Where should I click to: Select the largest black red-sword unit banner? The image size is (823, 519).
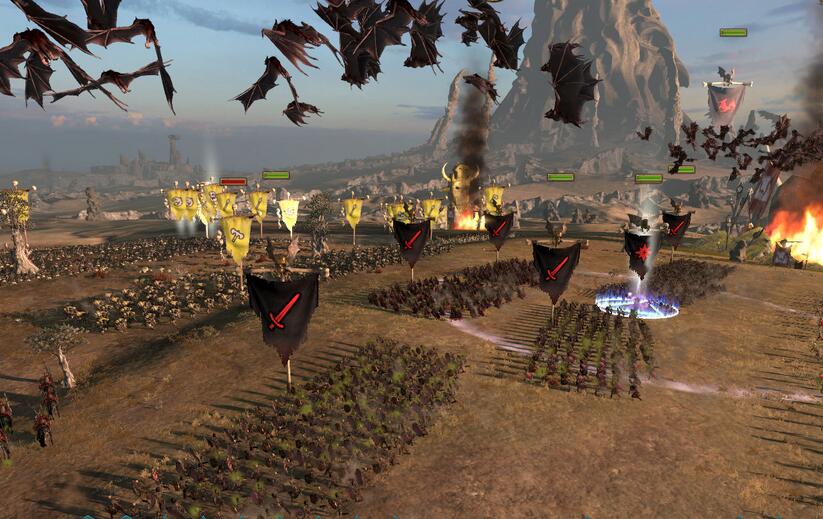coord(282,310)
